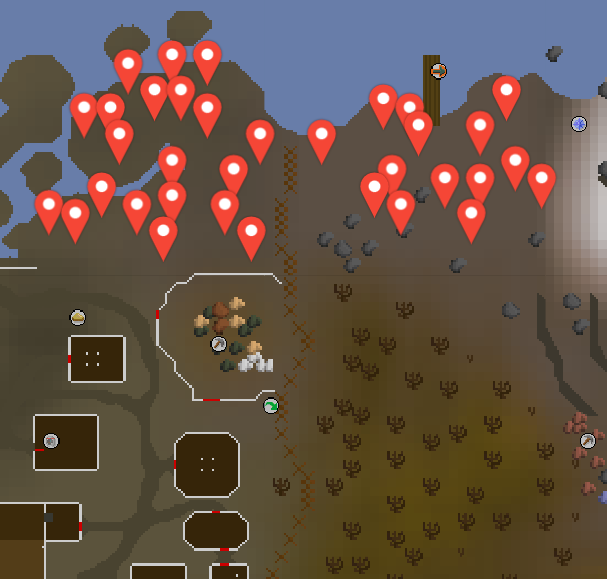This screenshot has width=607, height=579.
Task: Select the green arrow shortcut icon
Action: [271, 406]
